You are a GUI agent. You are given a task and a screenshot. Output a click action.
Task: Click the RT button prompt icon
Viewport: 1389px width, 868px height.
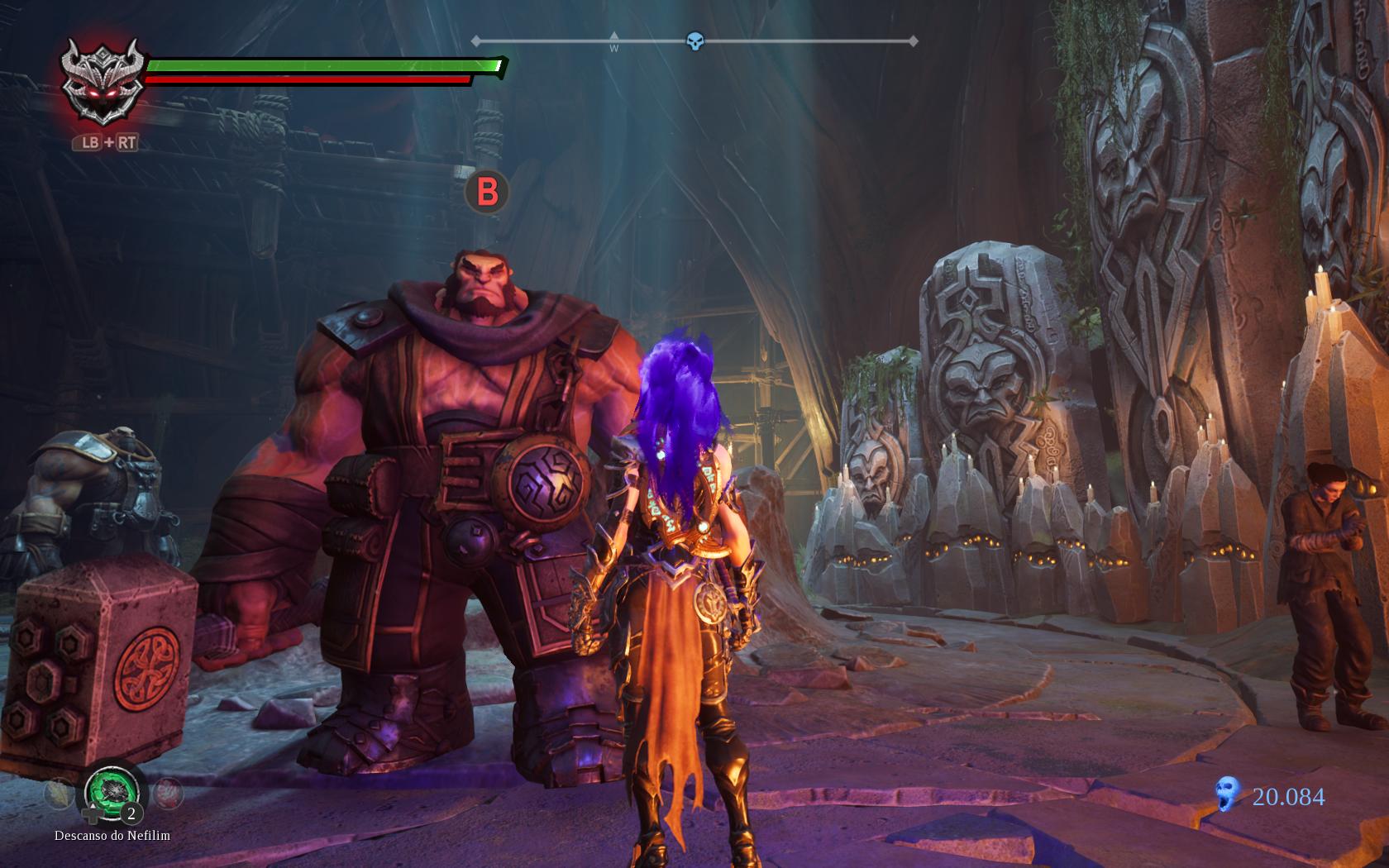126,143
